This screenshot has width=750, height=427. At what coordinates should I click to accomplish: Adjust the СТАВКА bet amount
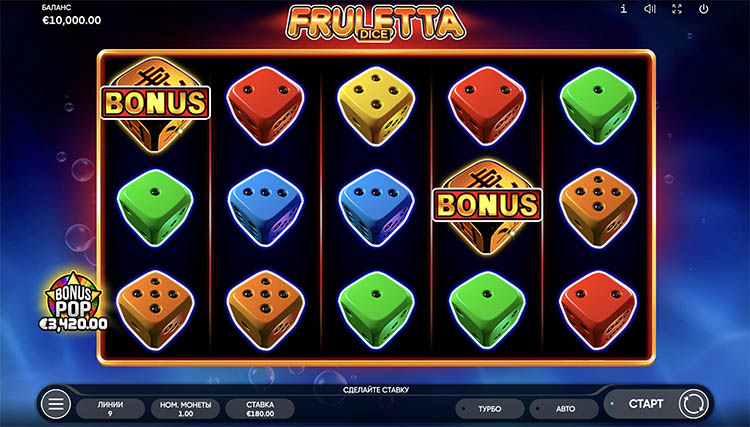tap(259, 408)
